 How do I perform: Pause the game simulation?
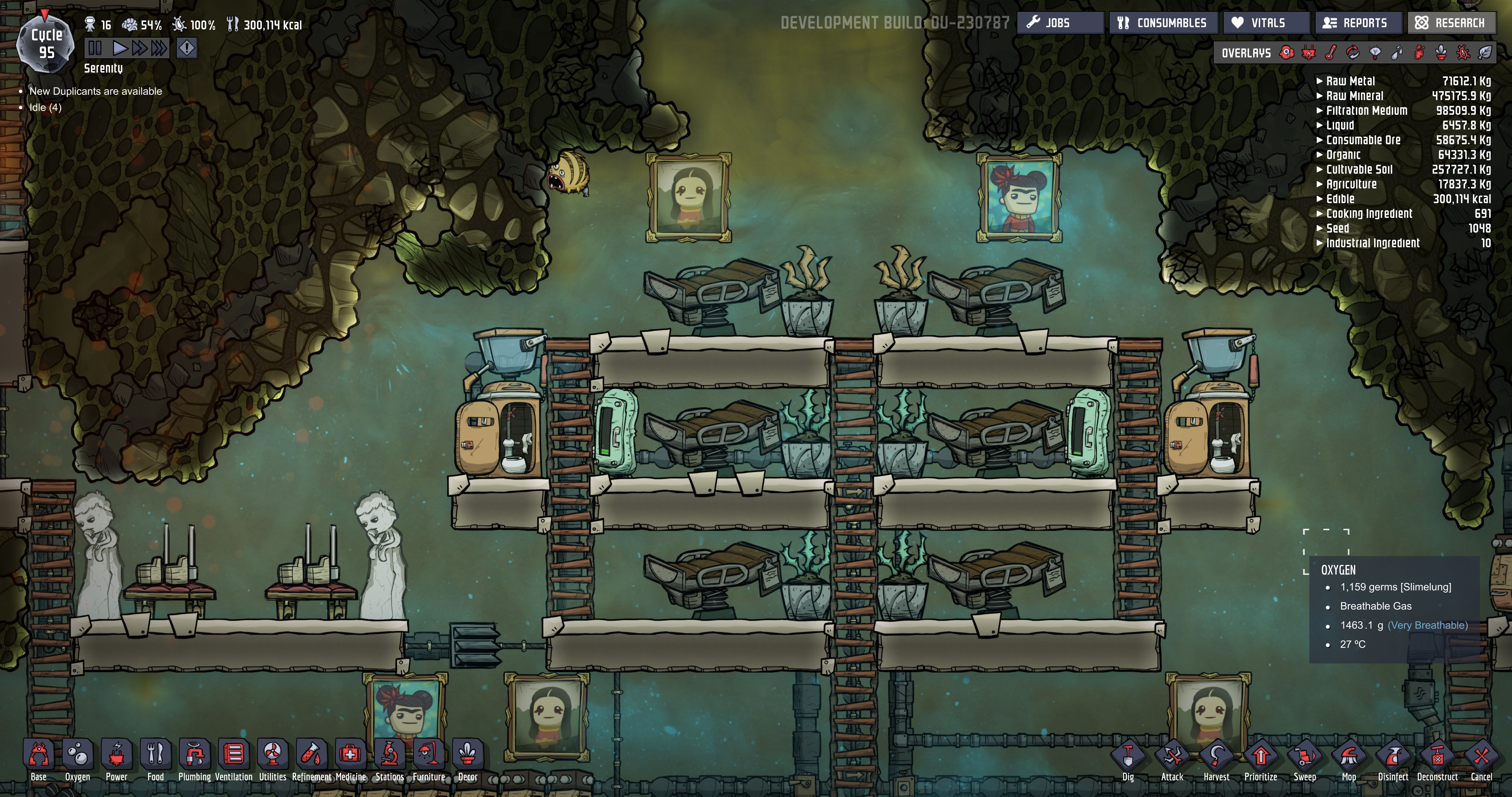point(95,48)
